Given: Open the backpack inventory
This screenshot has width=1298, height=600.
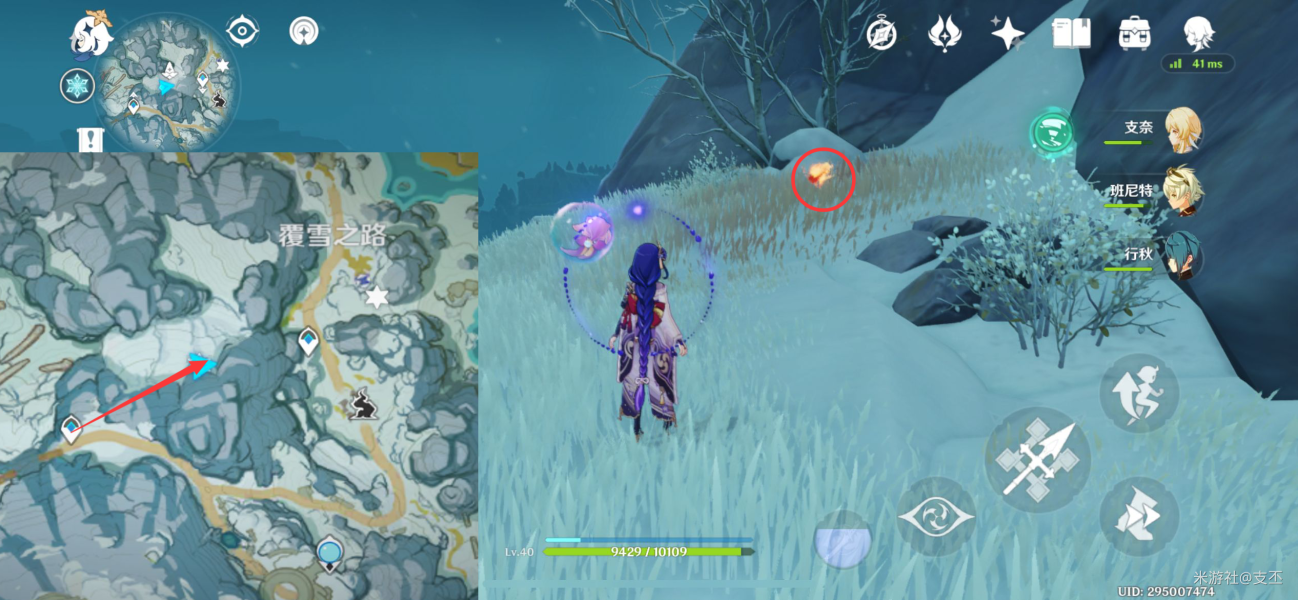Looking at the screenshot, I should click(x=1134, y=34).
